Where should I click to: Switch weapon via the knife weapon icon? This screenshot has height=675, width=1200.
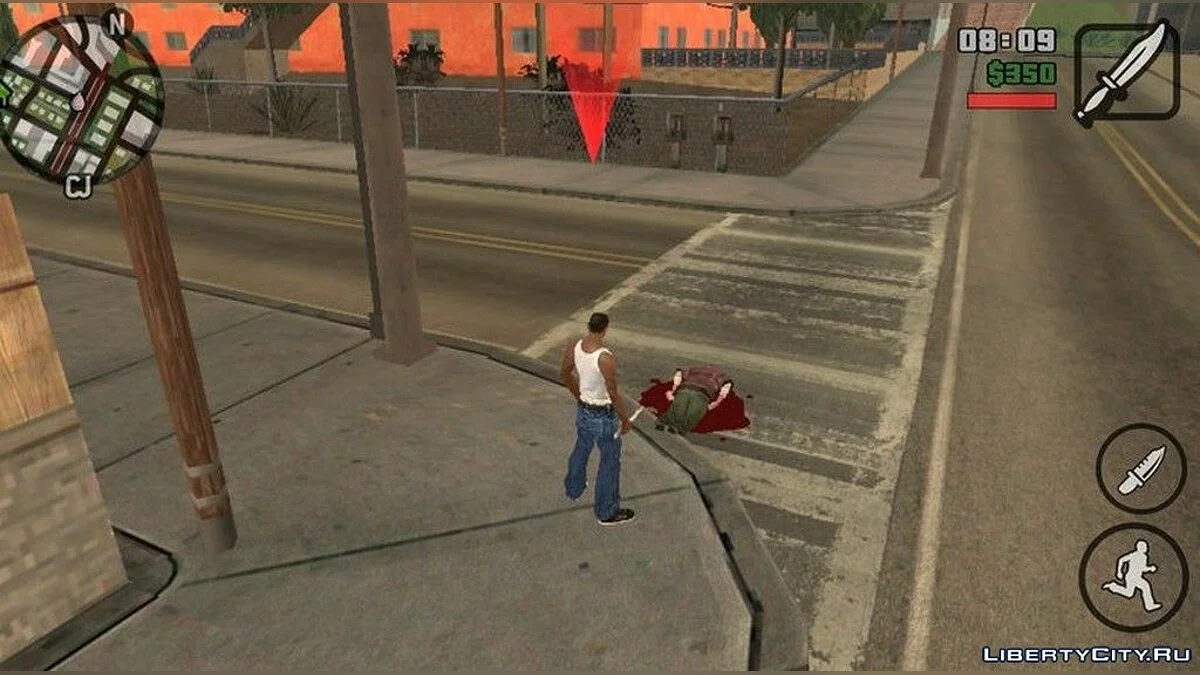[x=1124, y=74]
